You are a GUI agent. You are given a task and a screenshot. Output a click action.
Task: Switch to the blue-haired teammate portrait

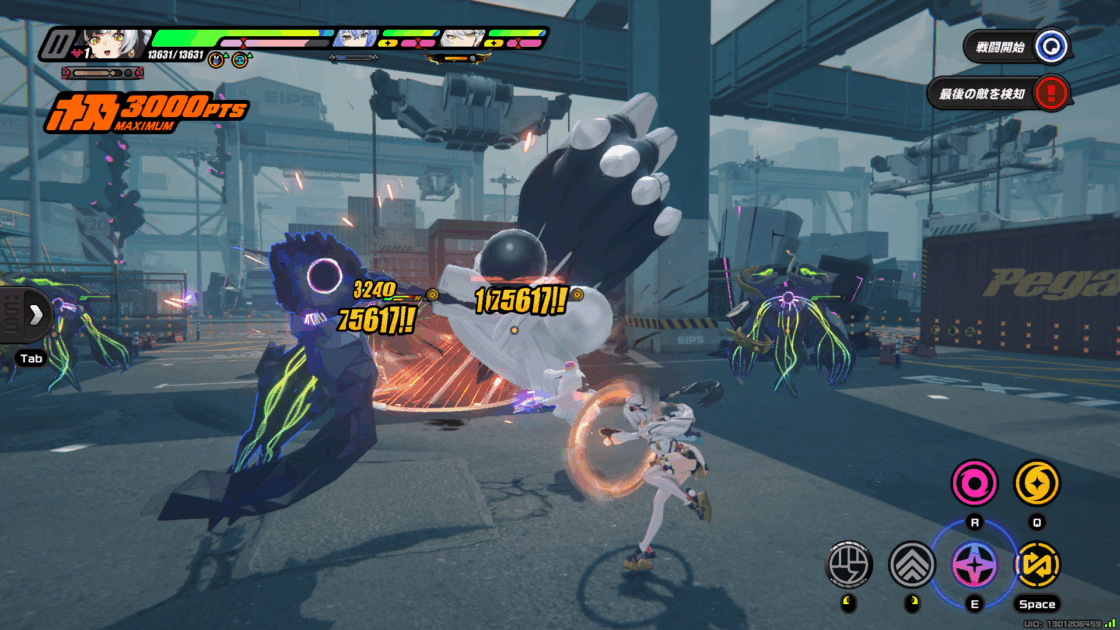(x=354, y=39)
